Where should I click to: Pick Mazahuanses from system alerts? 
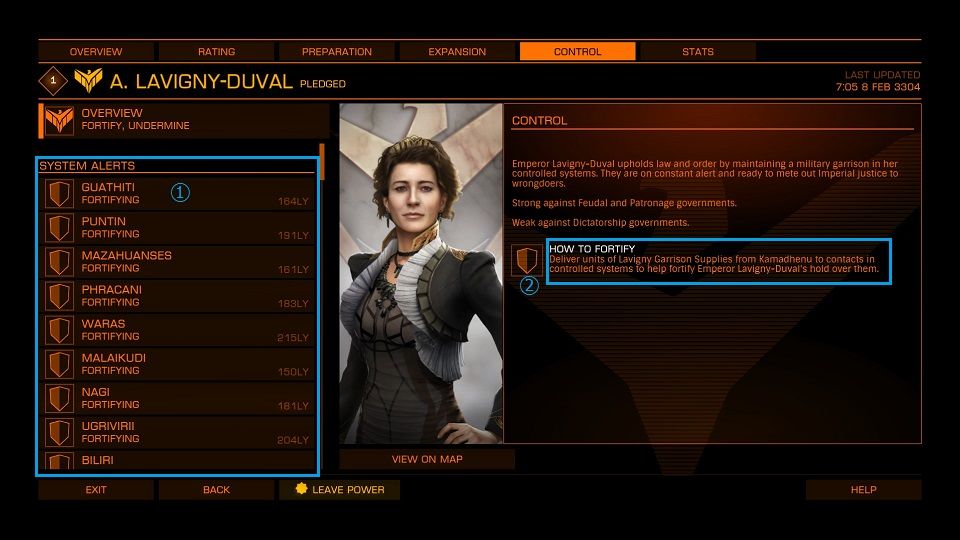[x=178, y=262]
